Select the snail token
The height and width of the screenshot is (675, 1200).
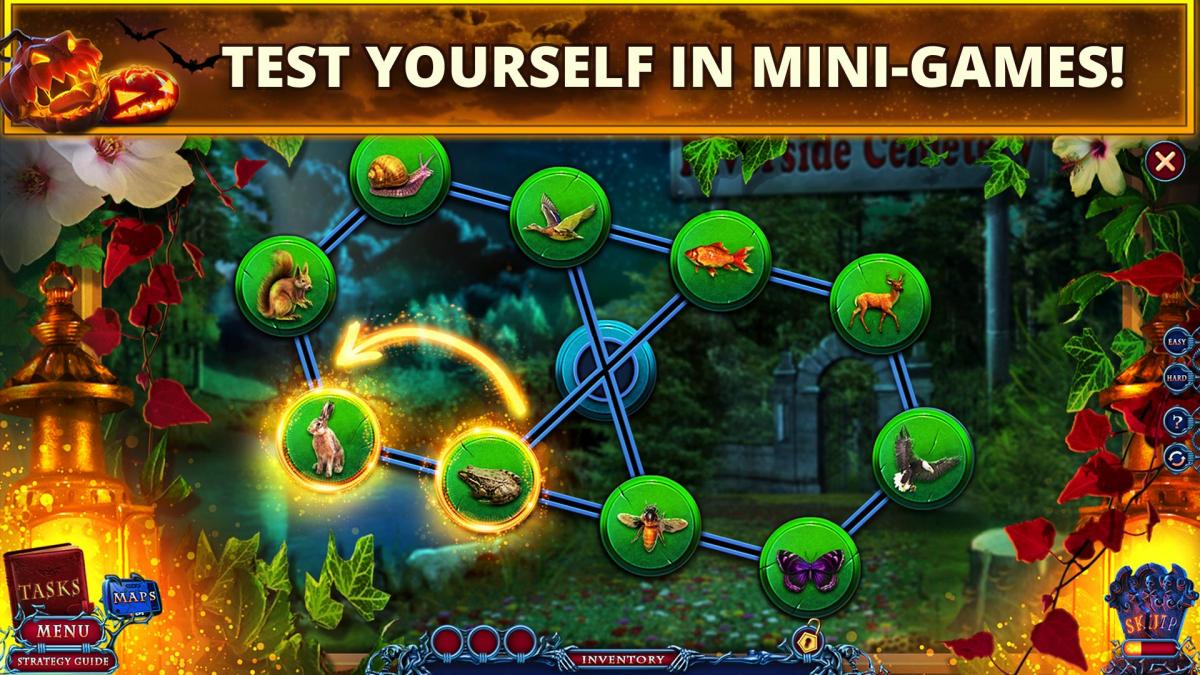(399, 178)
